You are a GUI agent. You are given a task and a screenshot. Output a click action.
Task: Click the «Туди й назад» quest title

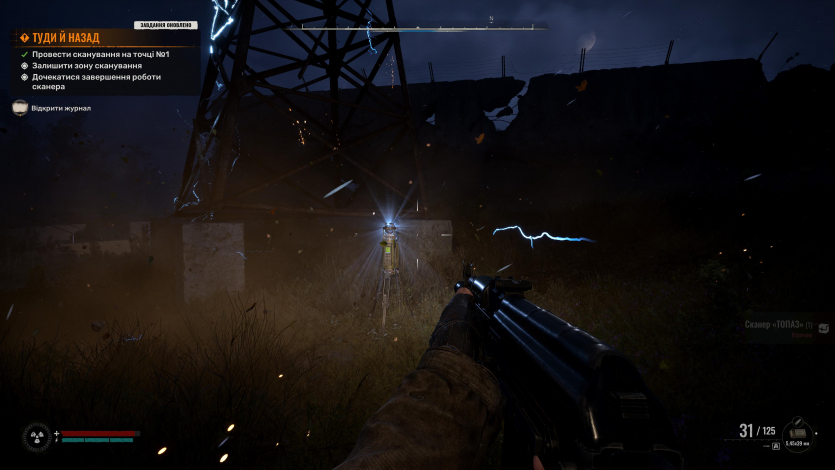coord(66,38)
